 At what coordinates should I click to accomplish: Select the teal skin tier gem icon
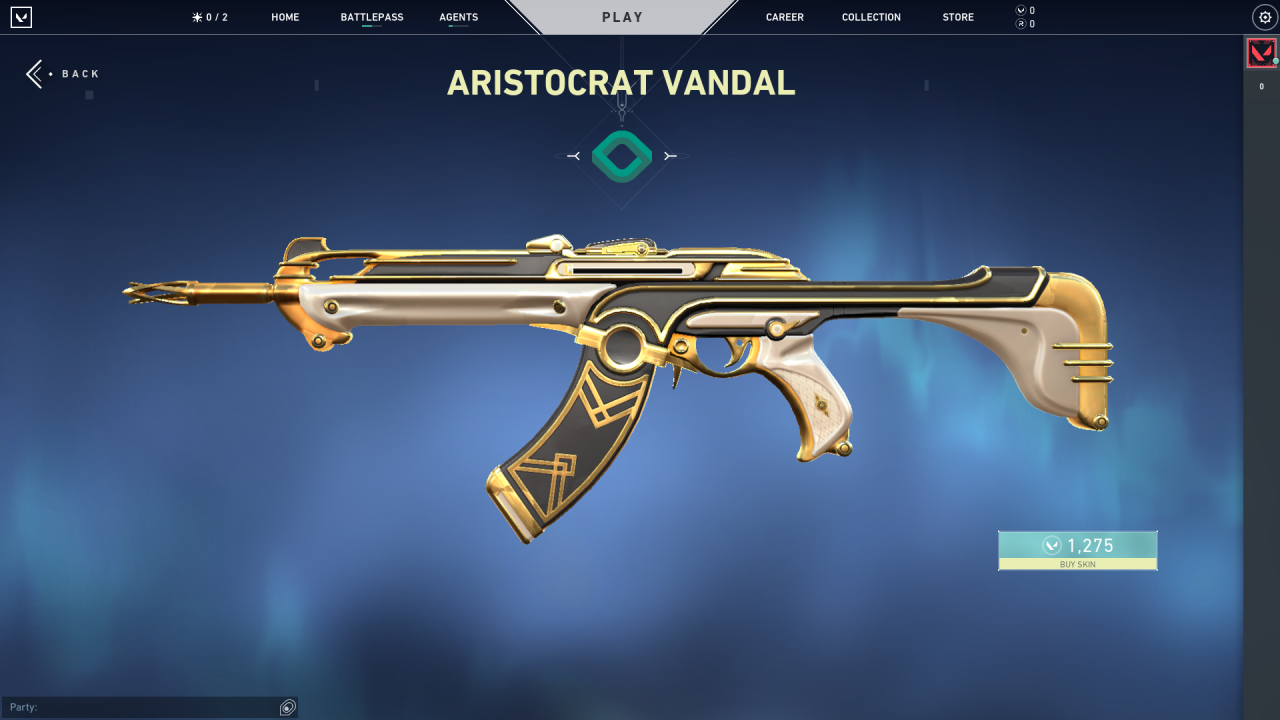click(x=622, y=155)
